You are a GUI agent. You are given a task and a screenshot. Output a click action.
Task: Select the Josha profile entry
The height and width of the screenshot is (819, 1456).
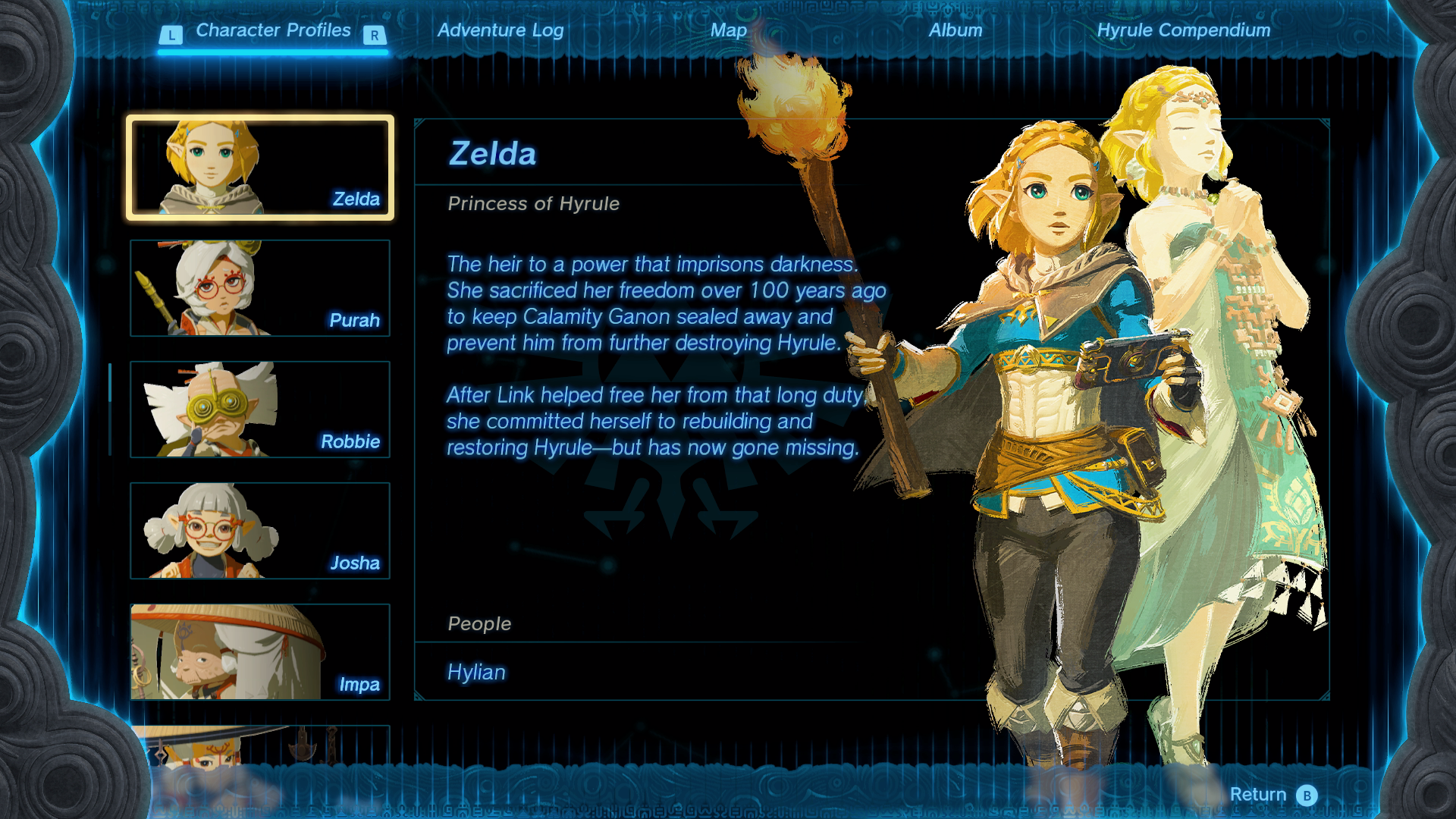pyautogui.click(x=260, y=531)
